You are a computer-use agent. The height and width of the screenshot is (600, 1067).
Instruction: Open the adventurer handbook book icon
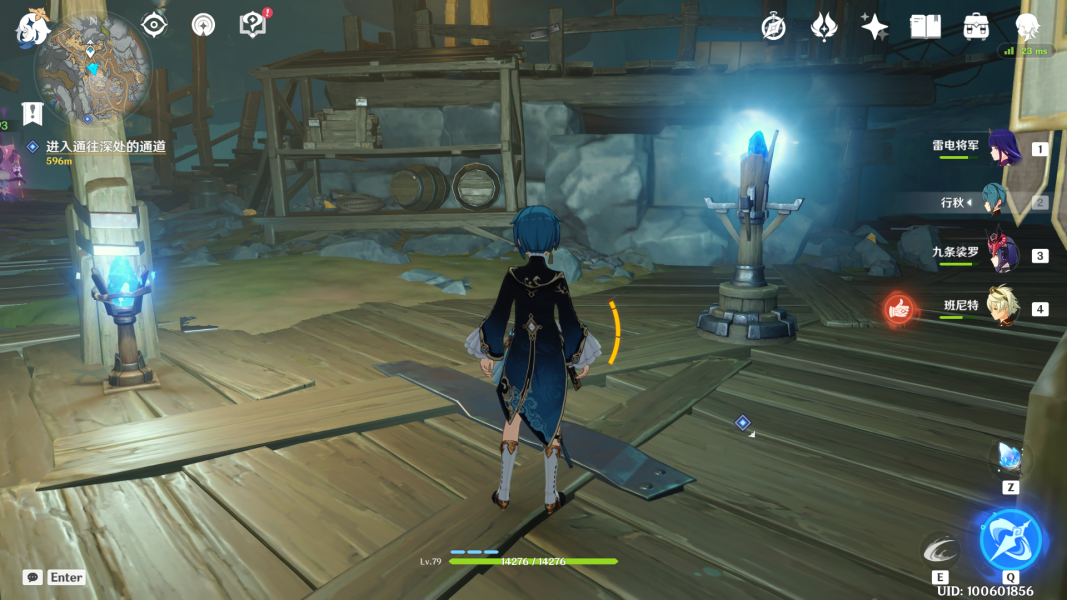pyautogui.click(x=925, y=27)
